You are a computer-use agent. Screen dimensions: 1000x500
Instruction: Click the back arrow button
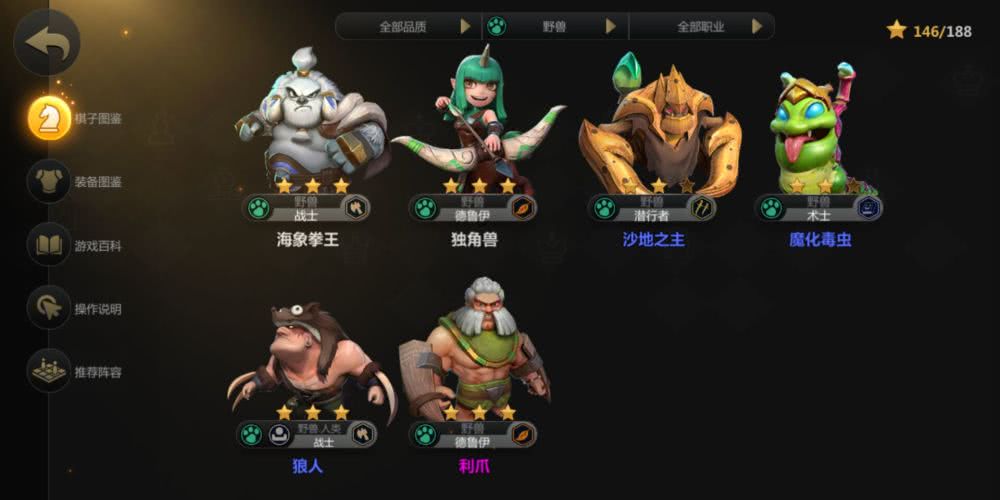tap(45, 43)
